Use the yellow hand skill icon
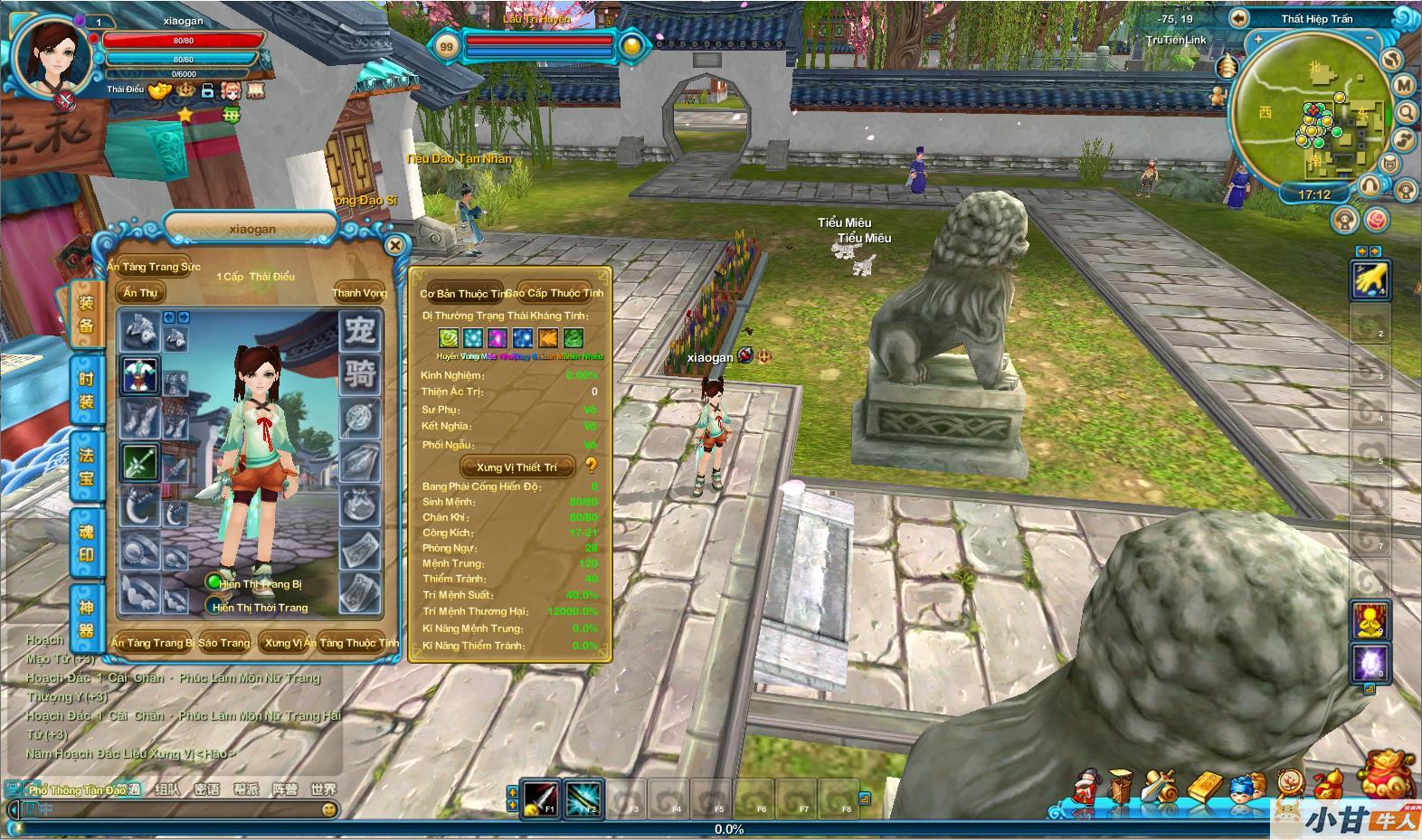Screen dimensions: 1422x840 tap(1370, 279)
